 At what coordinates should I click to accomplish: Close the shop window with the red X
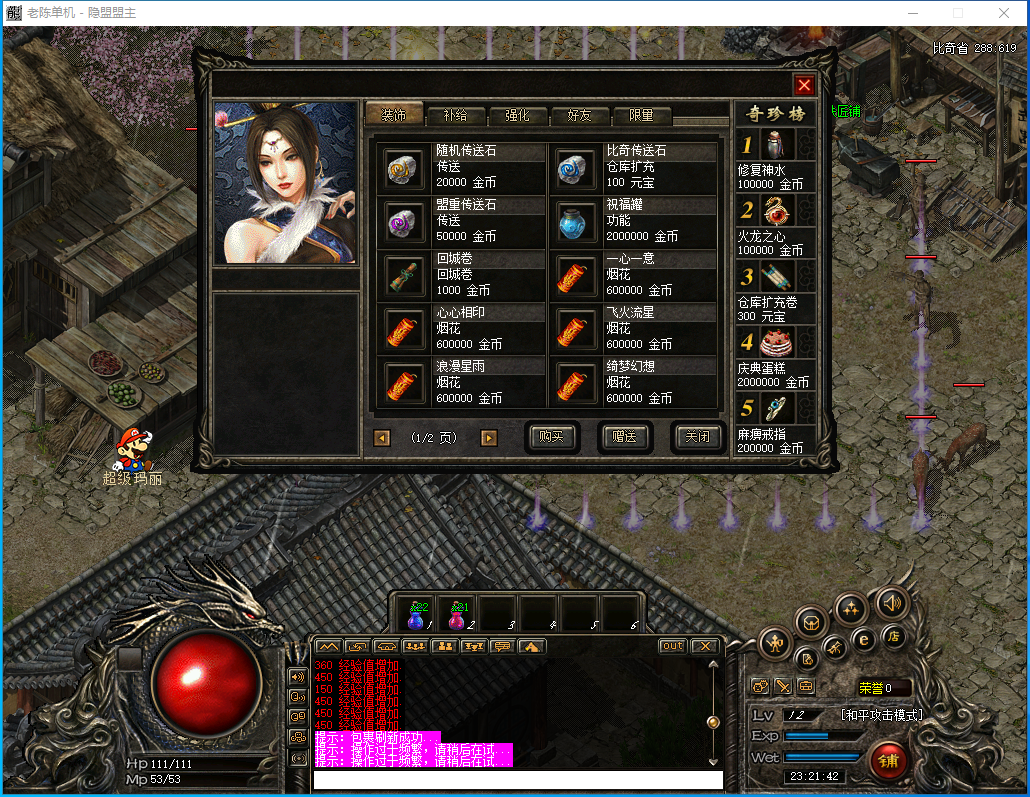[804, 85]
